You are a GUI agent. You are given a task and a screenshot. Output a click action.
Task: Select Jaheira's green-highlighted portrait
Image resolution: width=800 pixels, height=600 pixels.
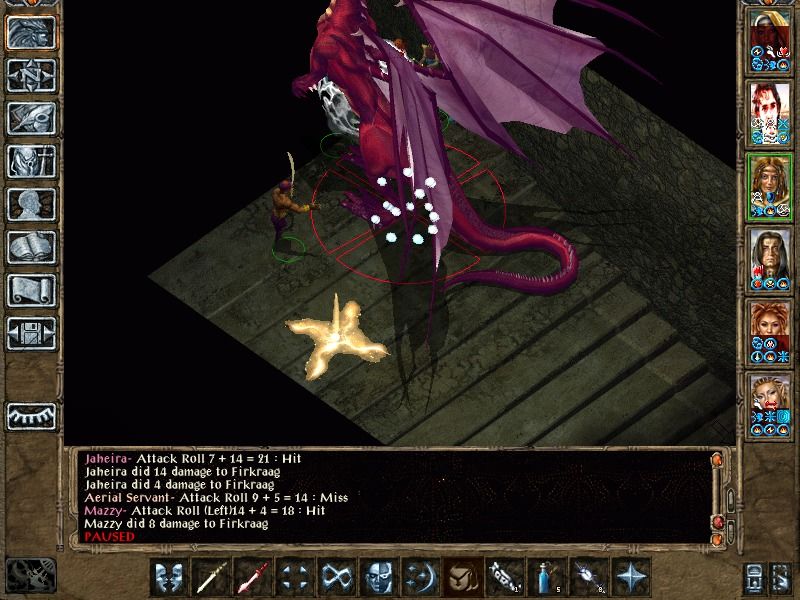pyautogui.click(x=769, y=187)
